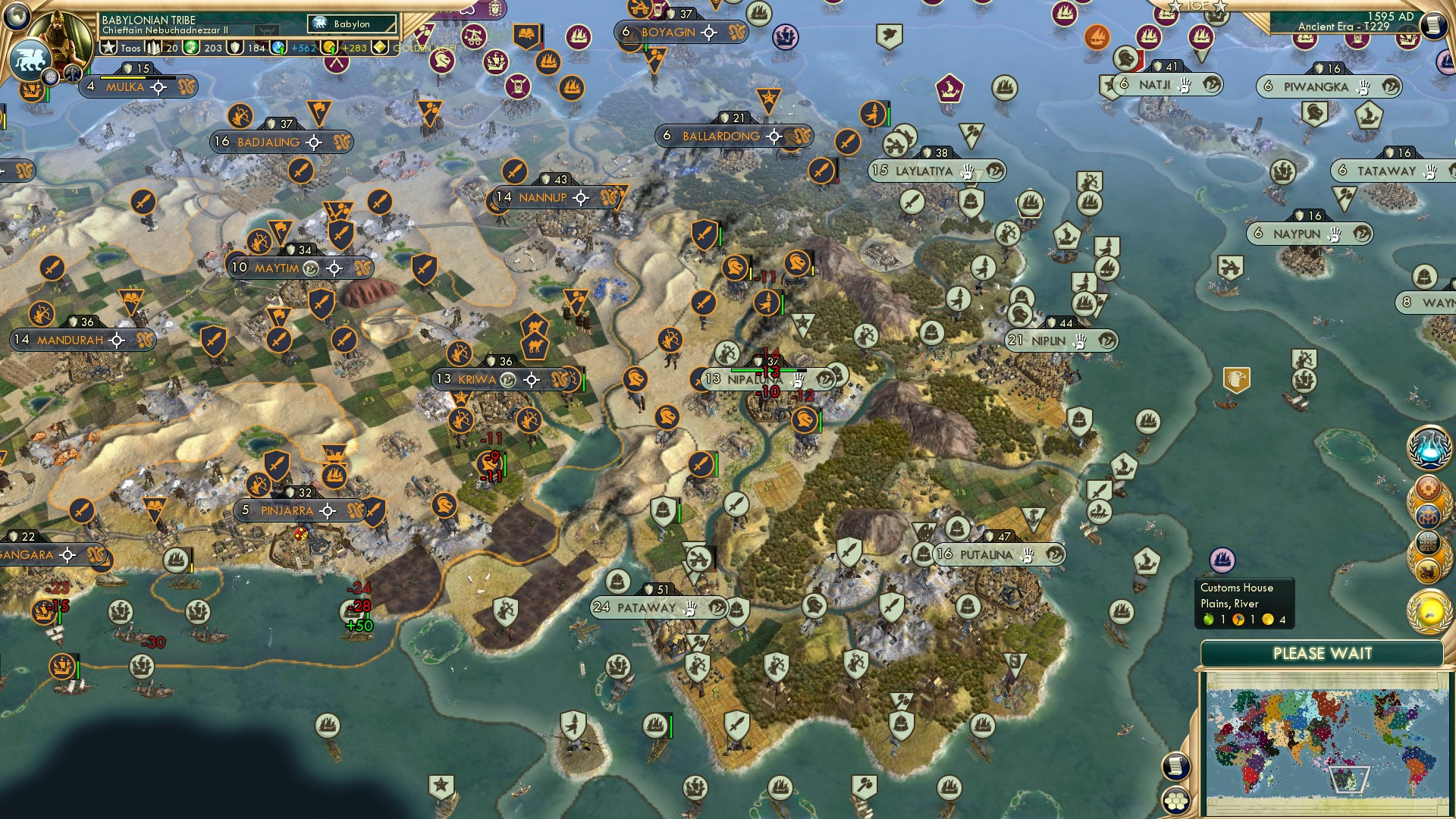The width and height of the screenshot is (1456, 819).
Task: Click the white eagle emblem near the eastern coast
Action: point(1235,377)
